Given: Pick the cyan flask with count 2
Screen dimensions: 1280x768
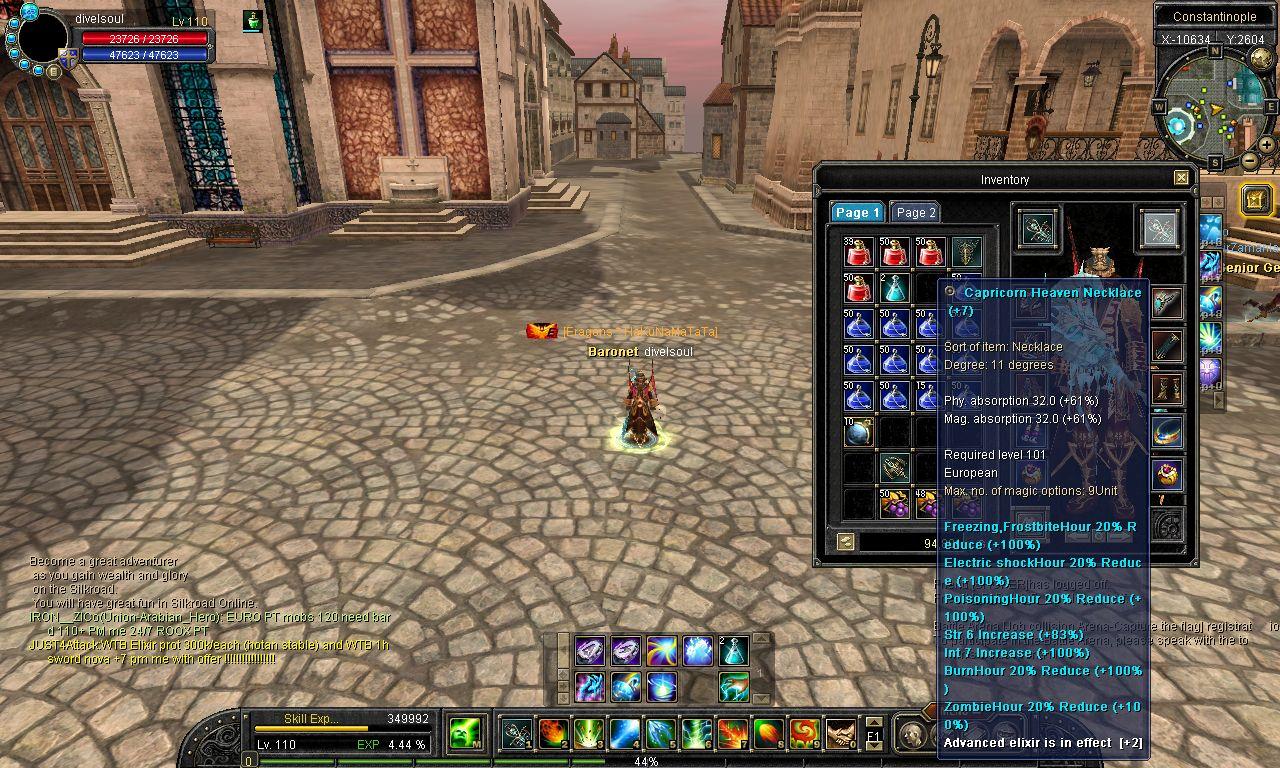Looking at the screenshot, I should [x=894, y=289].
